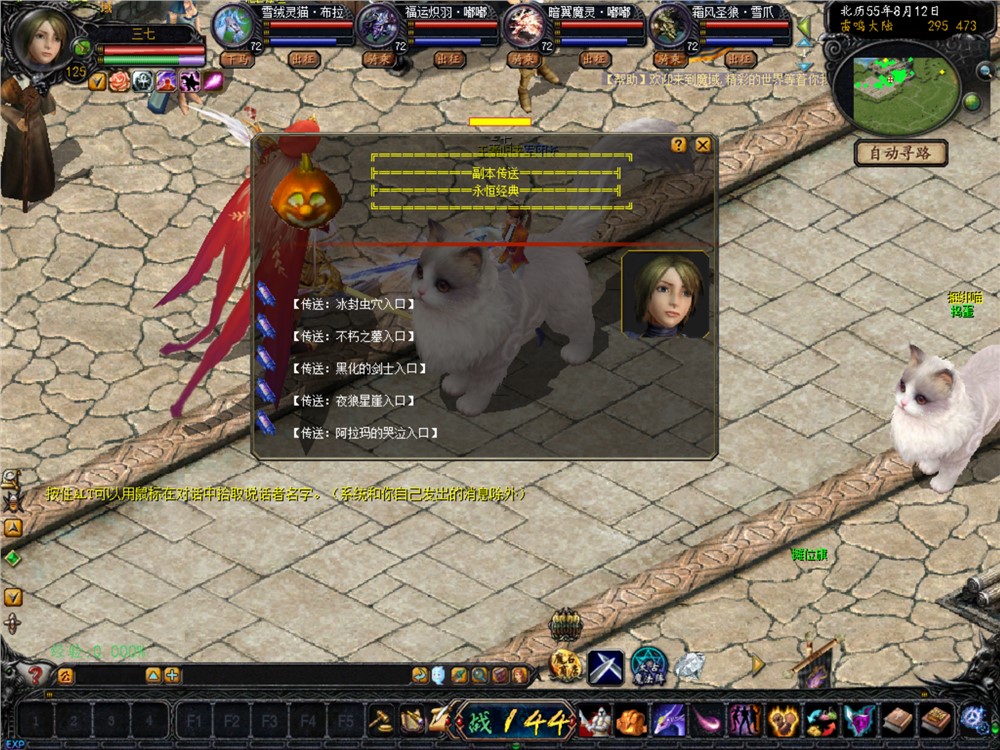
Task: Select pet portrait 雪绒灵猫·布拉
Action: (231, 26)
